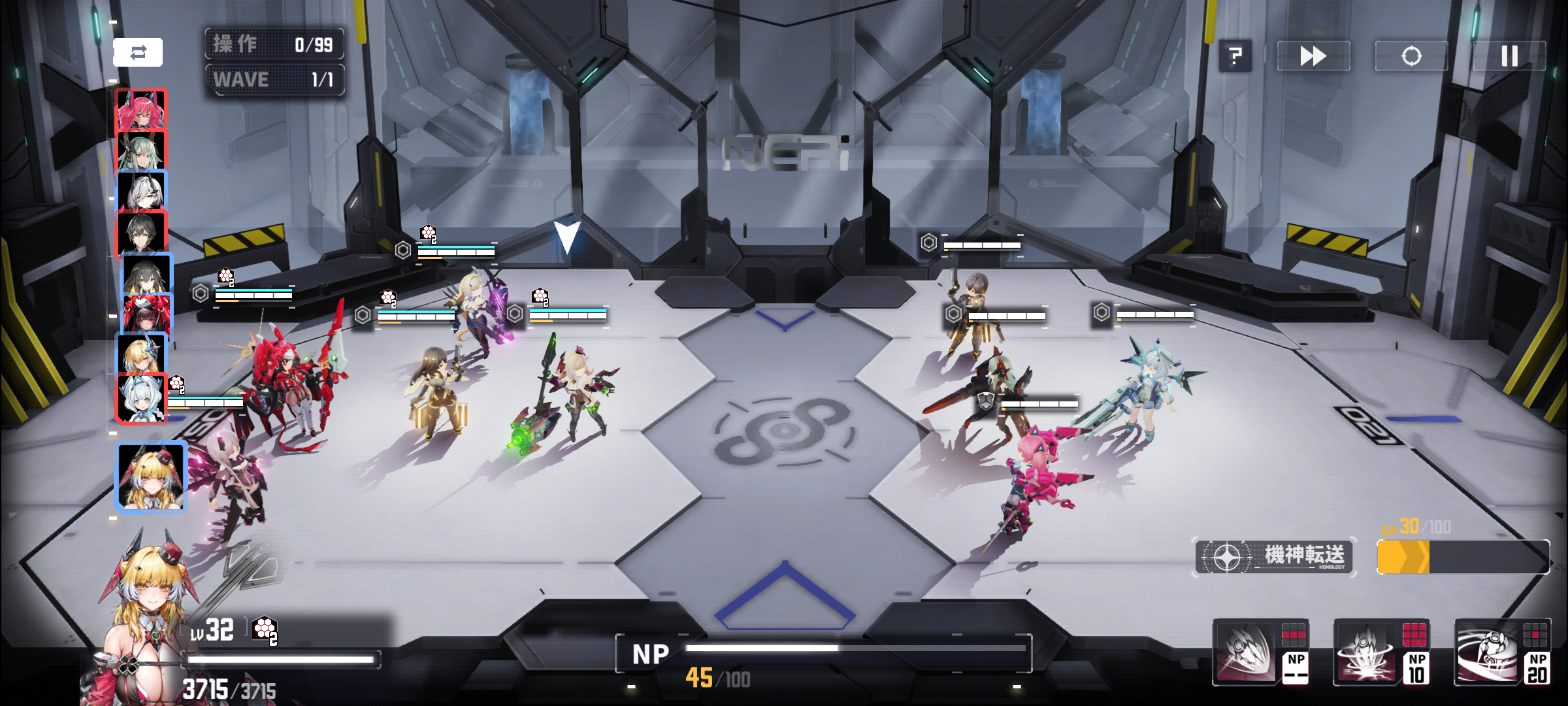Select the mint-haired portrait with red frame
The image size is (1568, 706).
pyautogui.click(x=141, y=397)
